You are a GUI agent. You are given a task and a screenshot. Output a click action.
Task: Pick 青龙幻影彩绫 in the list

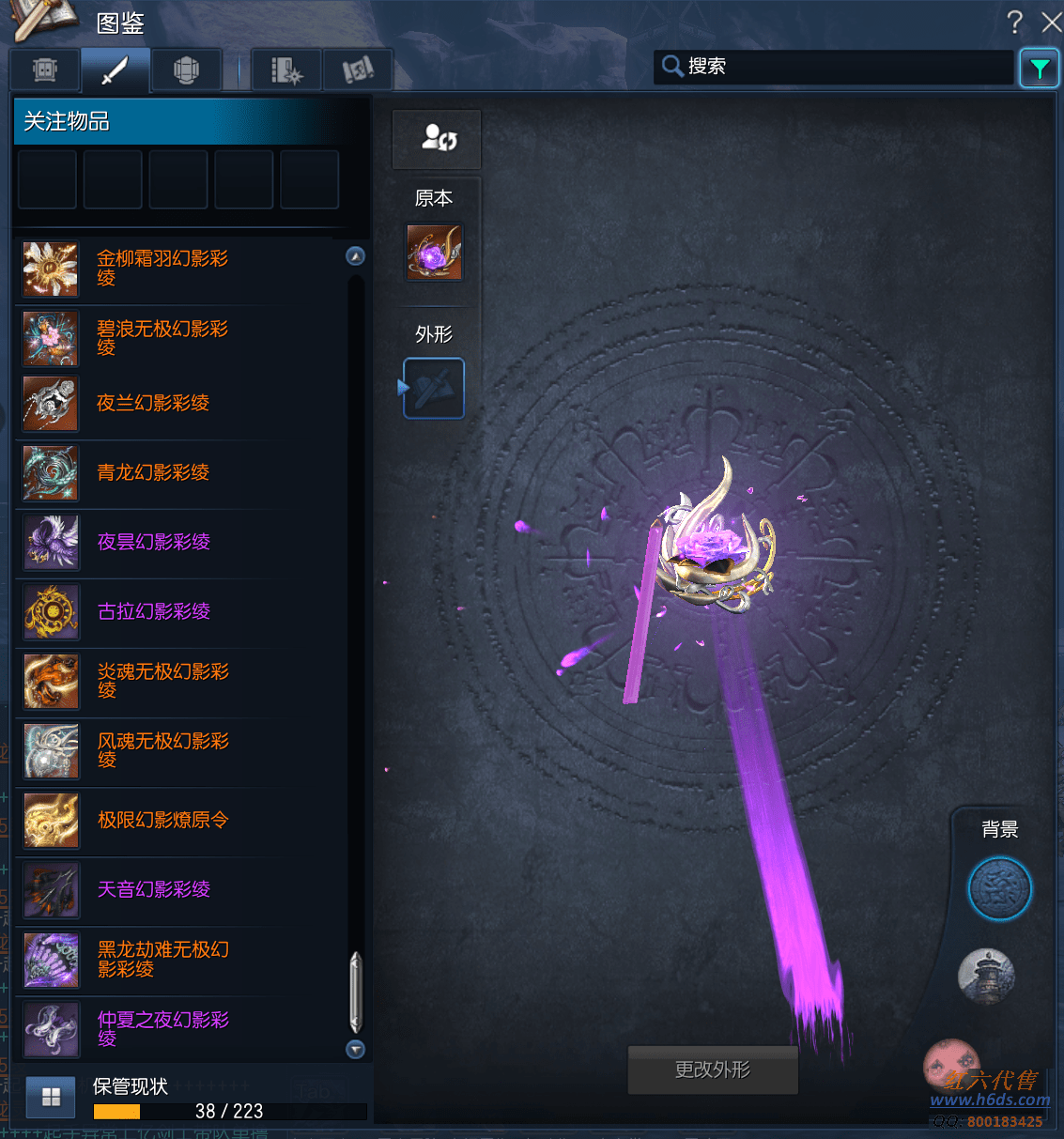[152, 473]
